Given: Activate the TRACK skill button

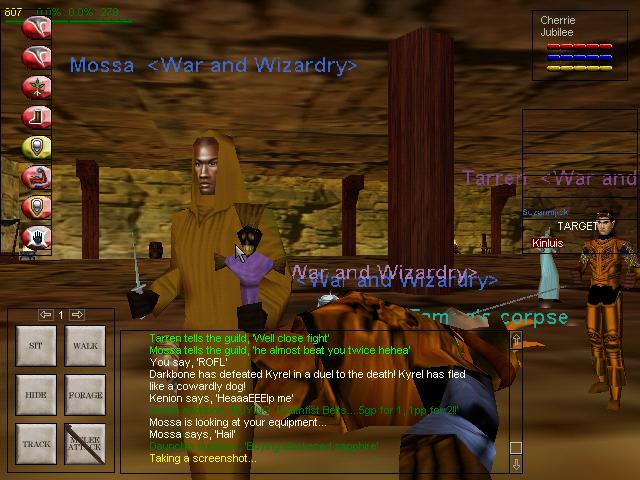Looking at the screenshot, I should [x=33, y=443].
